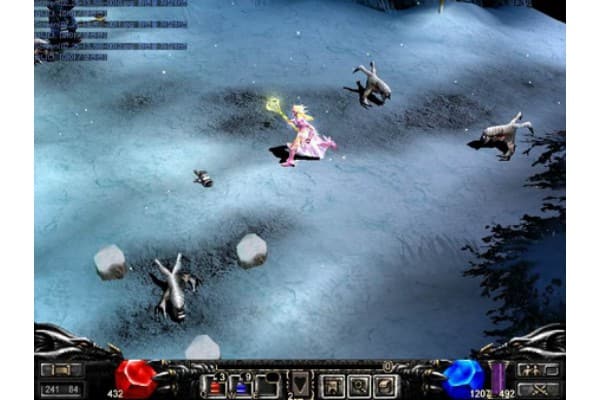Click the magnifying glass button
The height and width of the screenshot is (400, 600).
[359, 385]
